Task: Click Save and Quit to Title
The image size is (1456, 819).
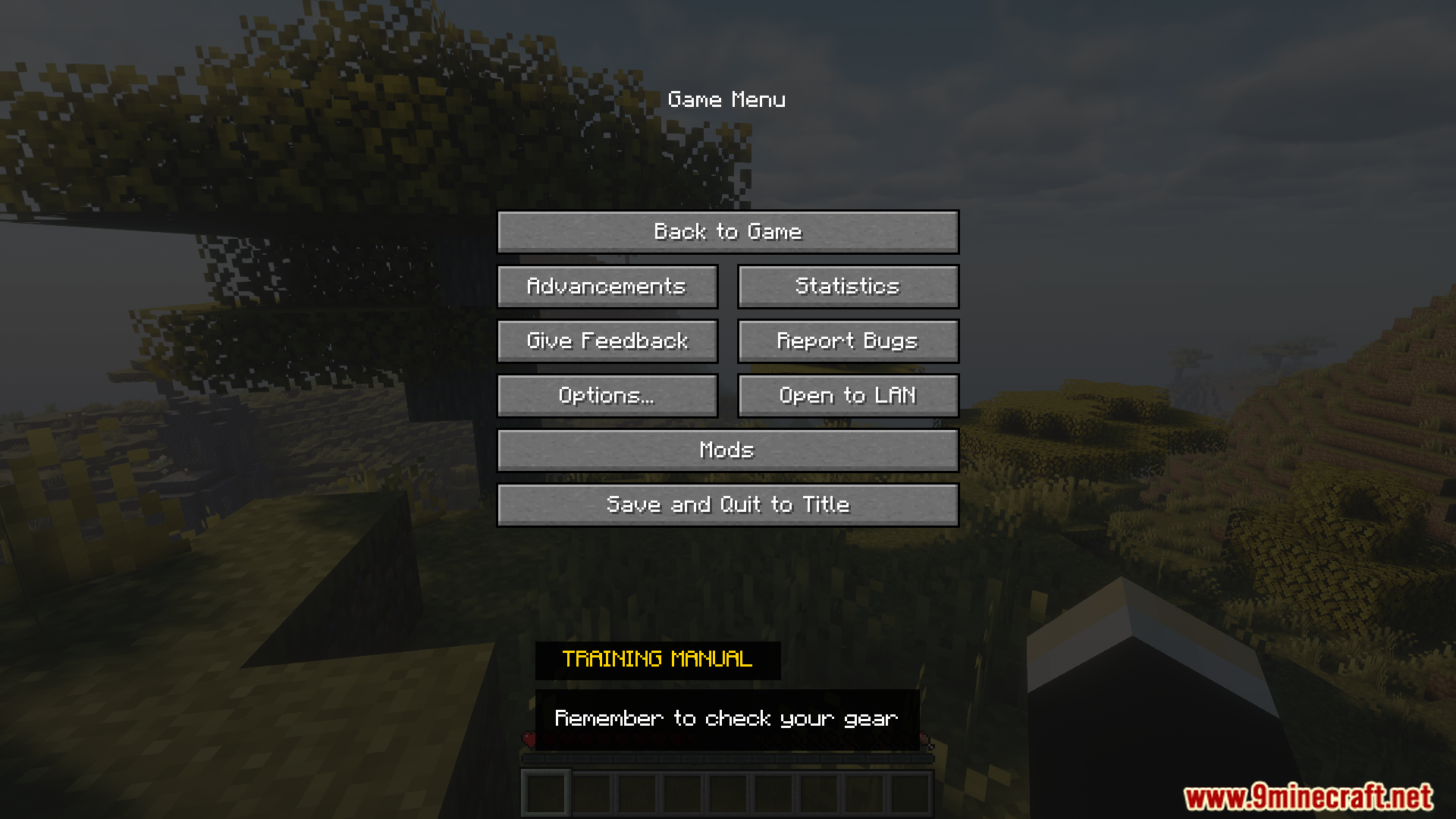Action: pyautogui.click(x=728, y=504)
